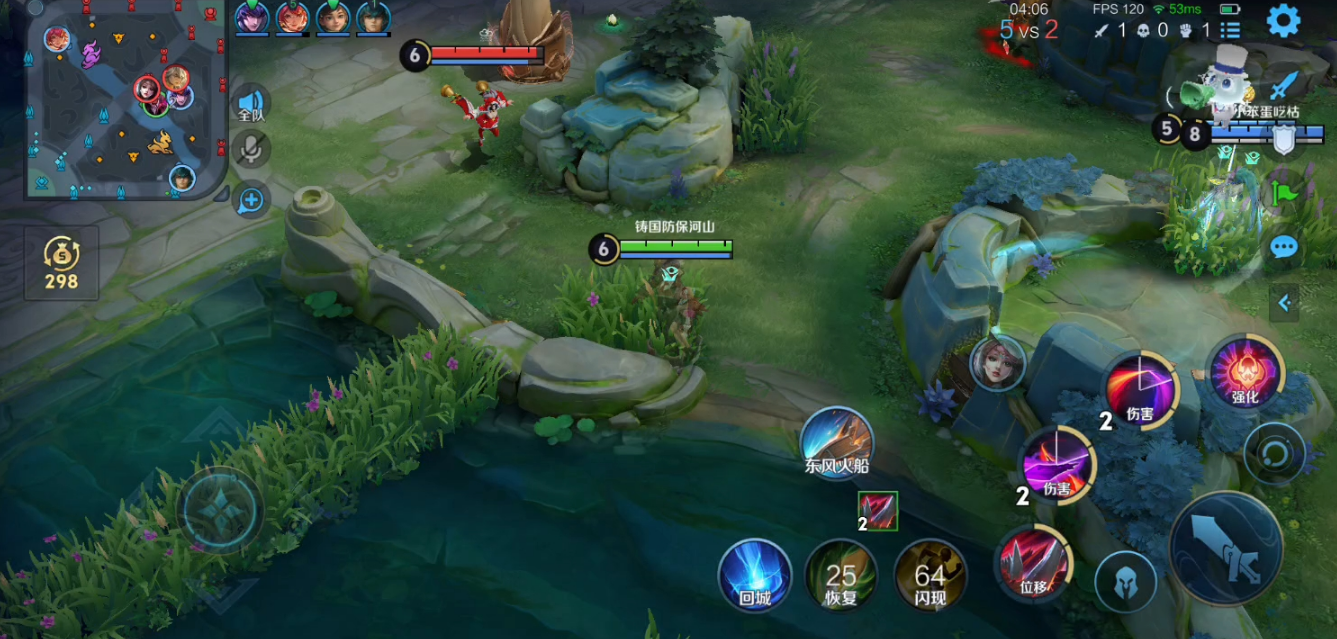Open the gold shop showing 298

pyautogui.click(x=61, y=263)
